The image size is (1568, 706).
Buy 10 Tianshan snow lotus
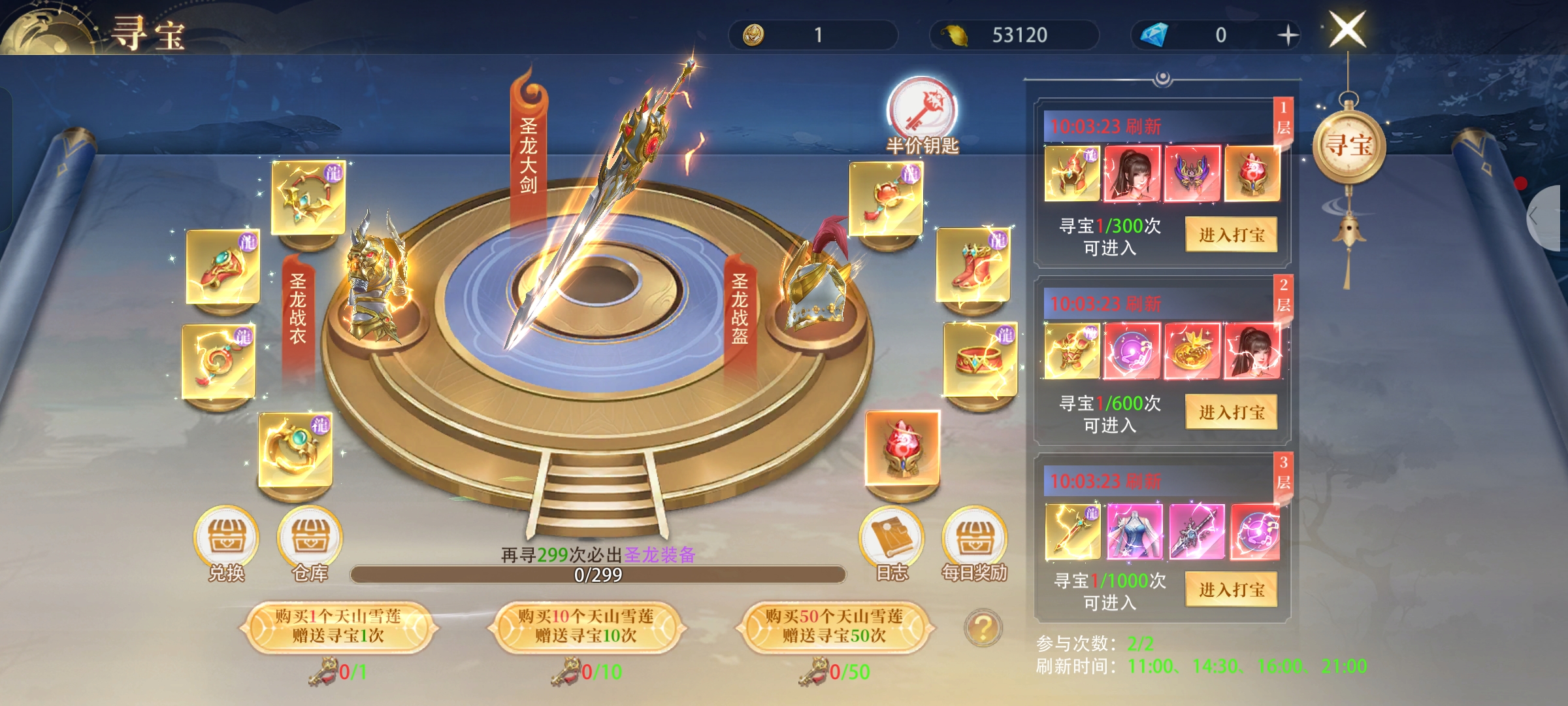click(x=586, y=626)
